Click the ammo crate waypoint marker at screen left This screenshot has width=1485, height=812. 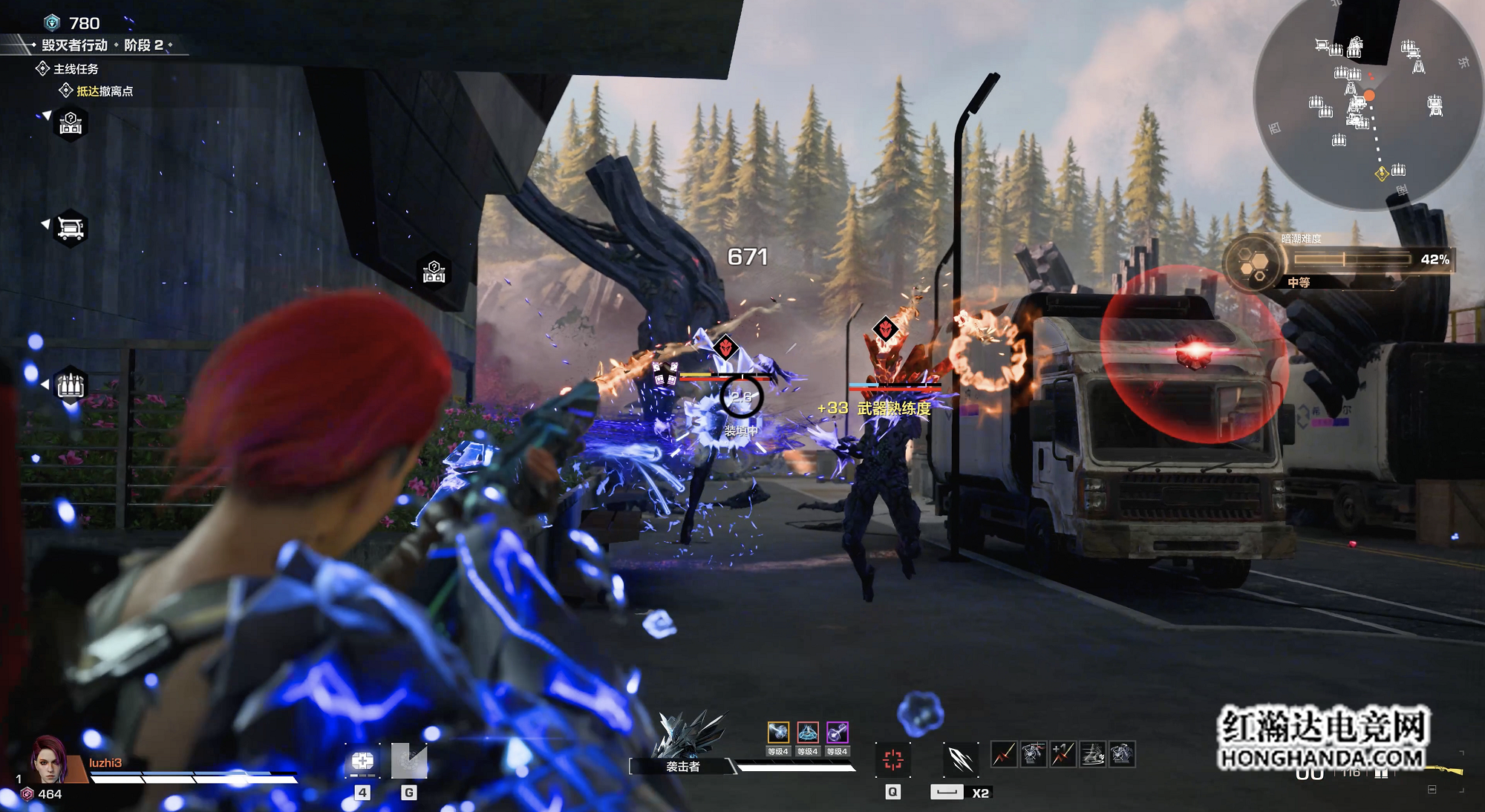[x=71, y=385]
